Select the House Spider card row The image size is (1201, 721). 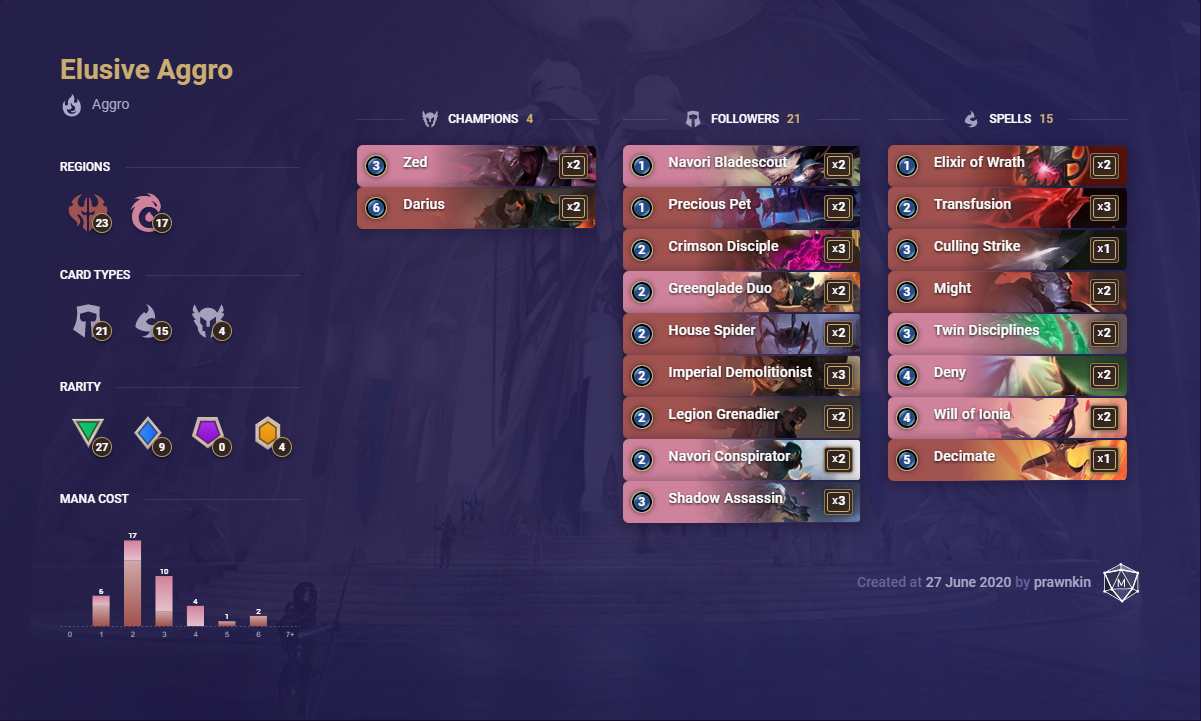(741, 334)
